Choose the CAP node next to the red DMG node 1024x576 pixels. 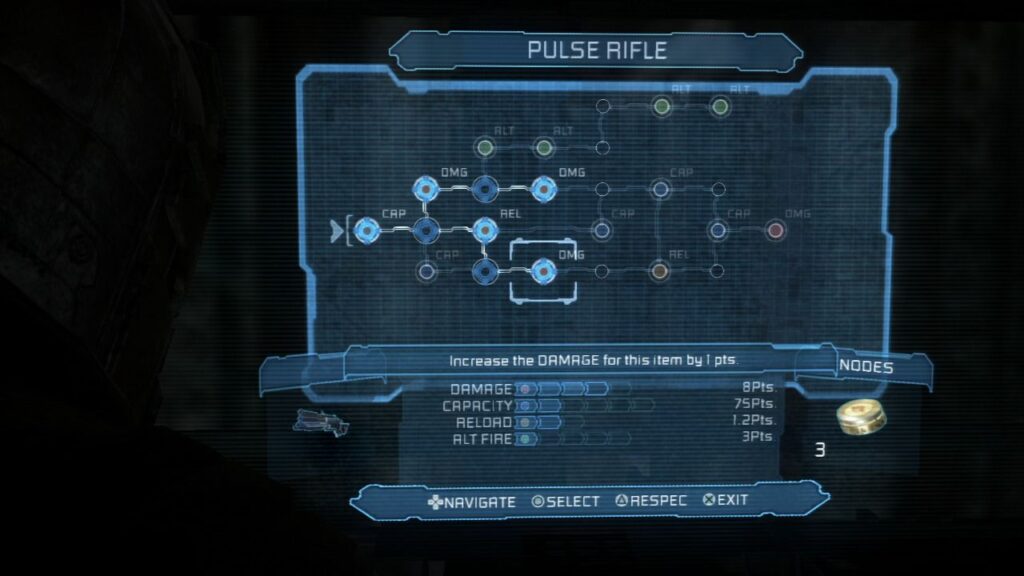click(x=717, y=231)
